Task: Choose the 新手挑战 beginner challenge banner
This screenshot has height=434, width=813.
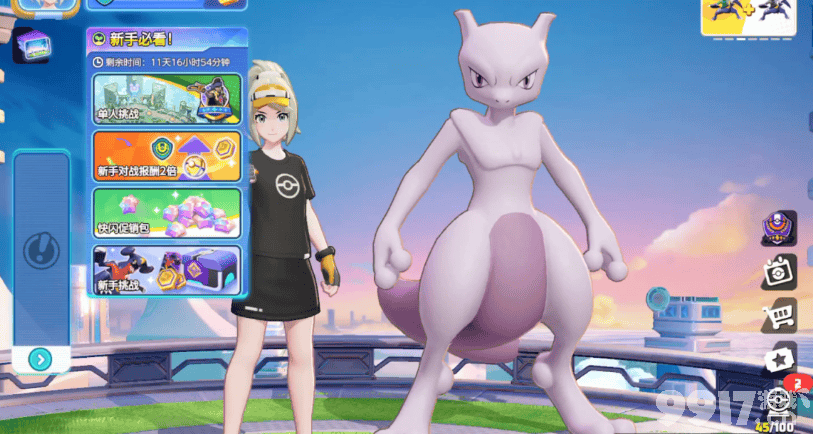Action: pos(166,270)
